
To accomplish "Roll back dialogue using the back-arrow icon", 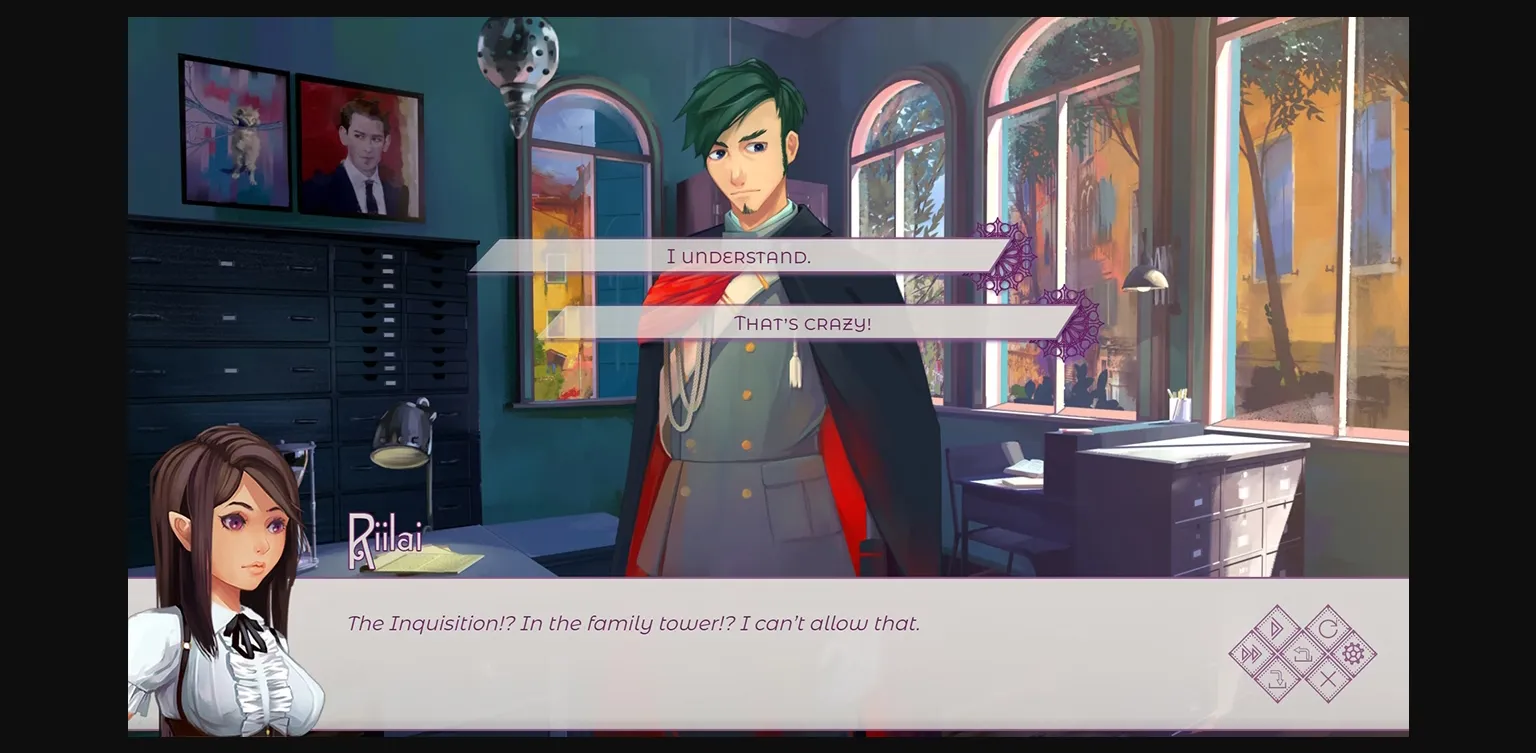I will point(1303,653).
